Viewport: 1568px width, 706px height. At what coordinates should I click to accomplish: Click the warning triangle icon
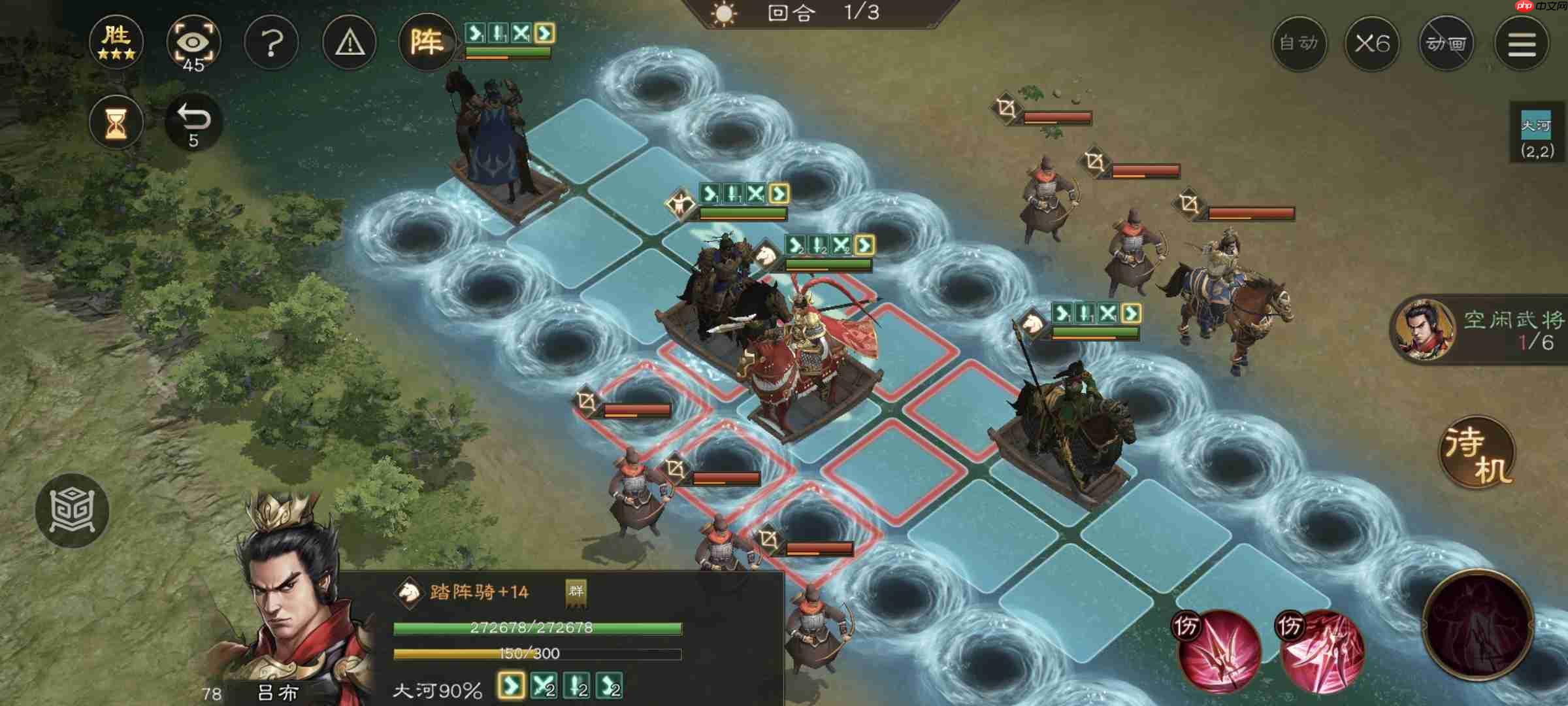pyautogui.click(x=349, y=42)
